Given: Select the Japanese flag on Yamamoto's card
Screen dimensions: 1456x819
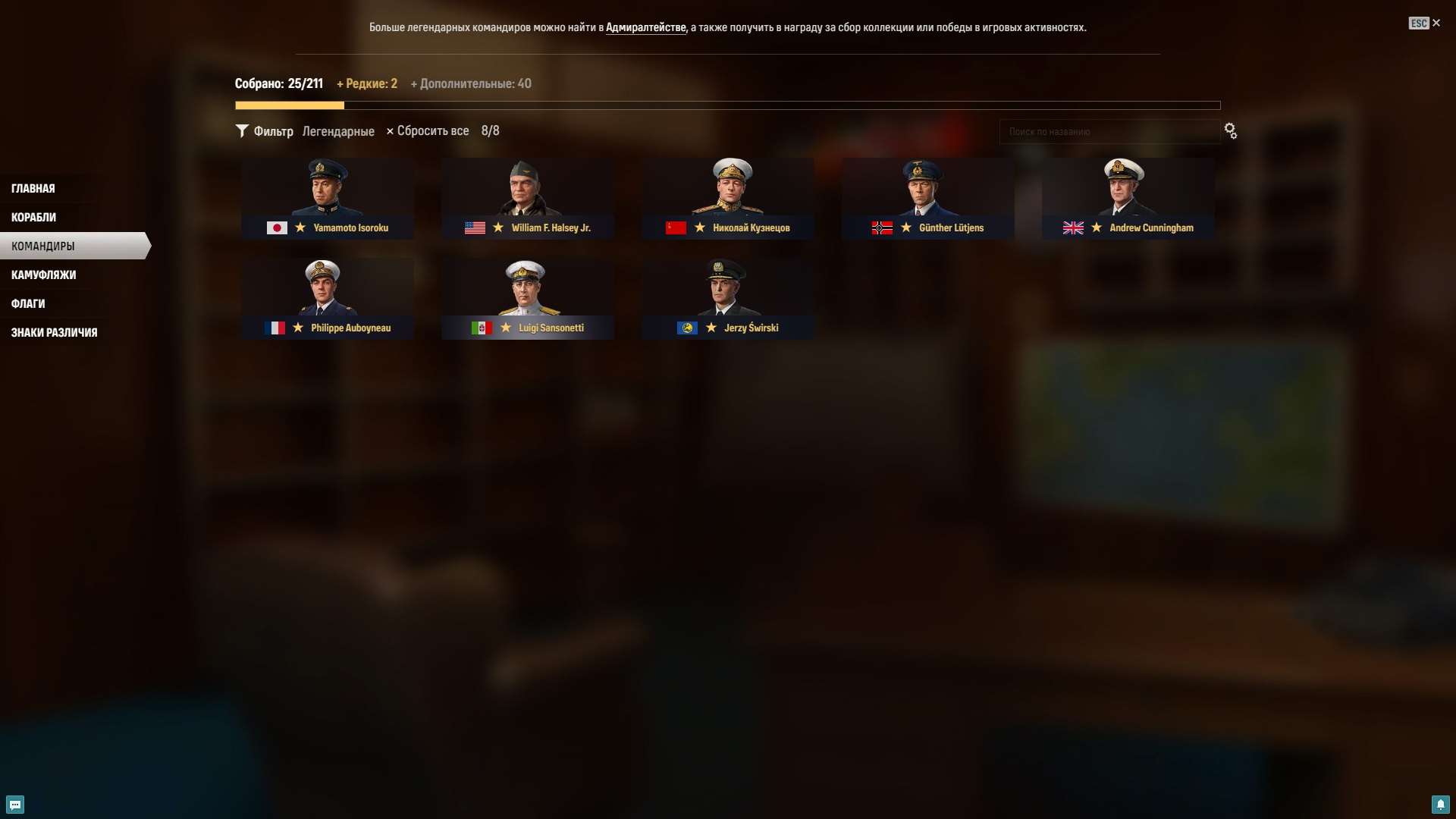Looking at the screenshot, I should tap(276, 227).
